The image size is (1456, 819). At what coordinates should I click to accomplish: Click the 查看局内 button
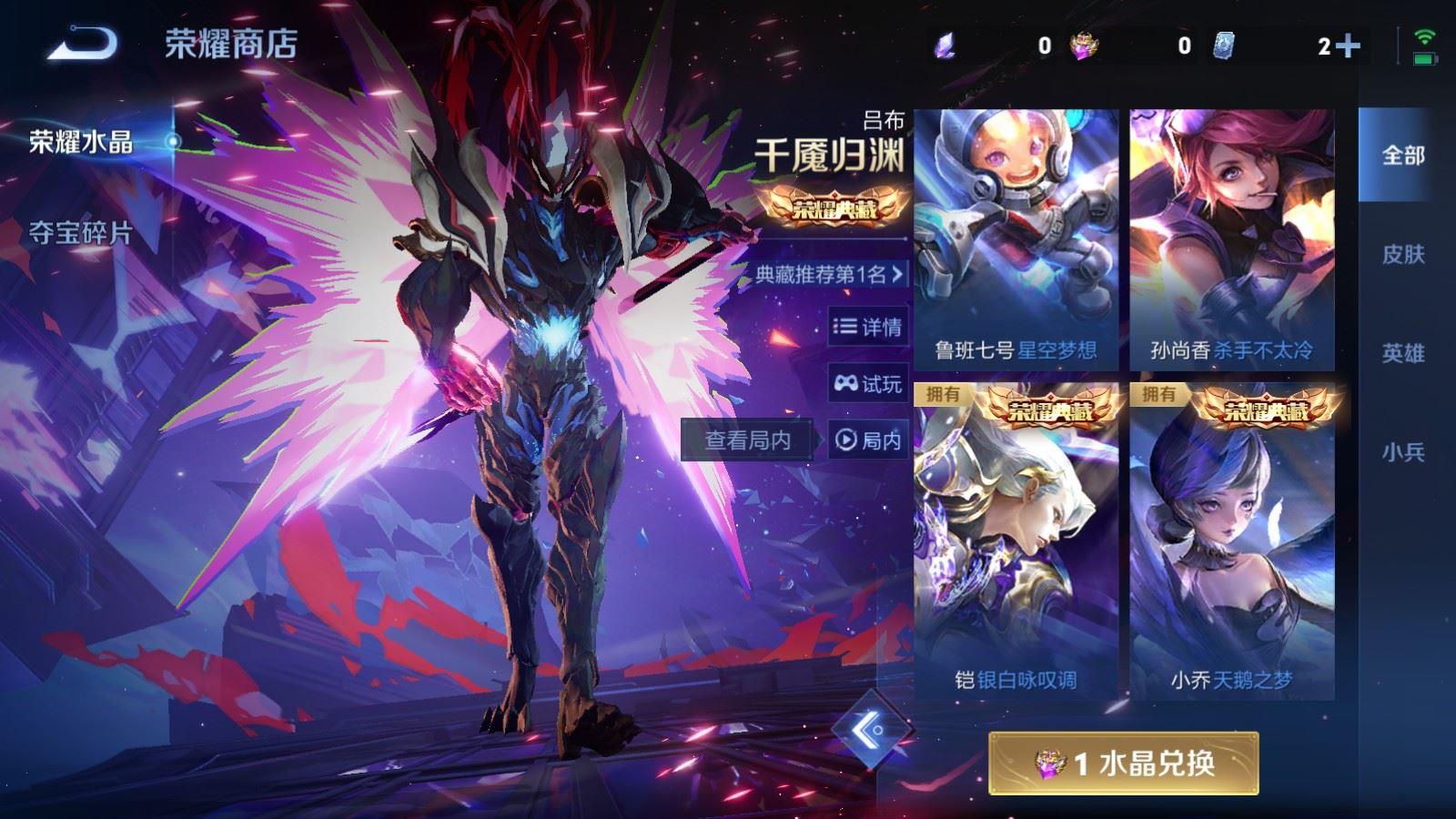coord(748,440)
